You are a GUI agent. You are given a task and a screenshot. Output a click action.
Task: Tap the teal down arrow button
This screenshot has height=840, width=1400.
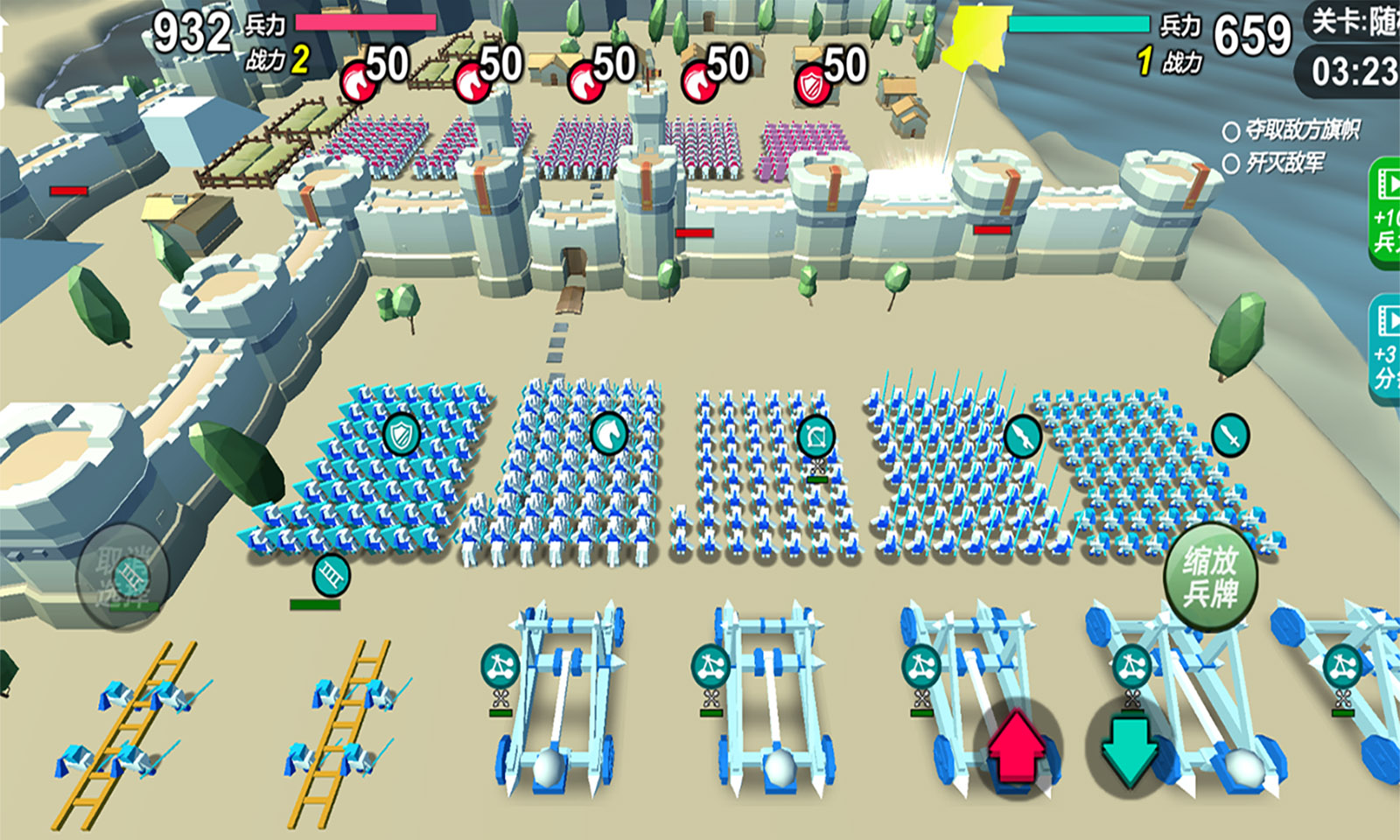coord(1129,748)
